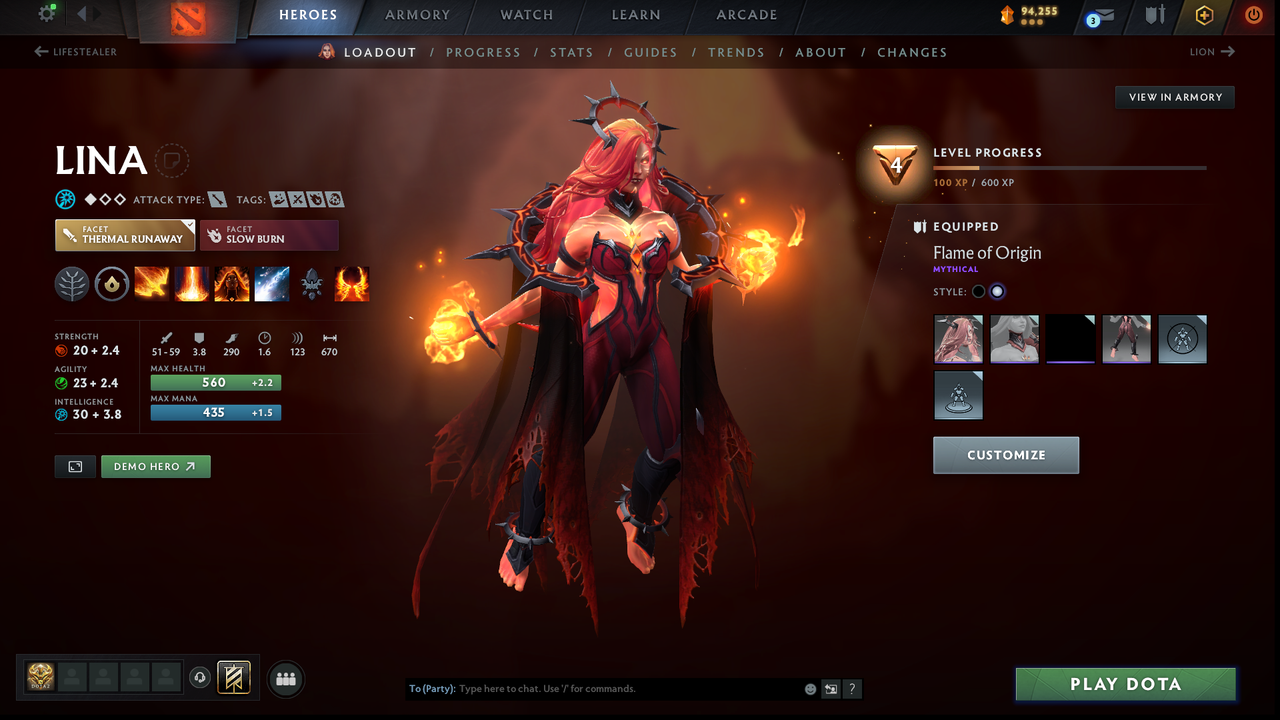
Task: Select the Laguna Blade ability icon
Action: click(271, 284)
